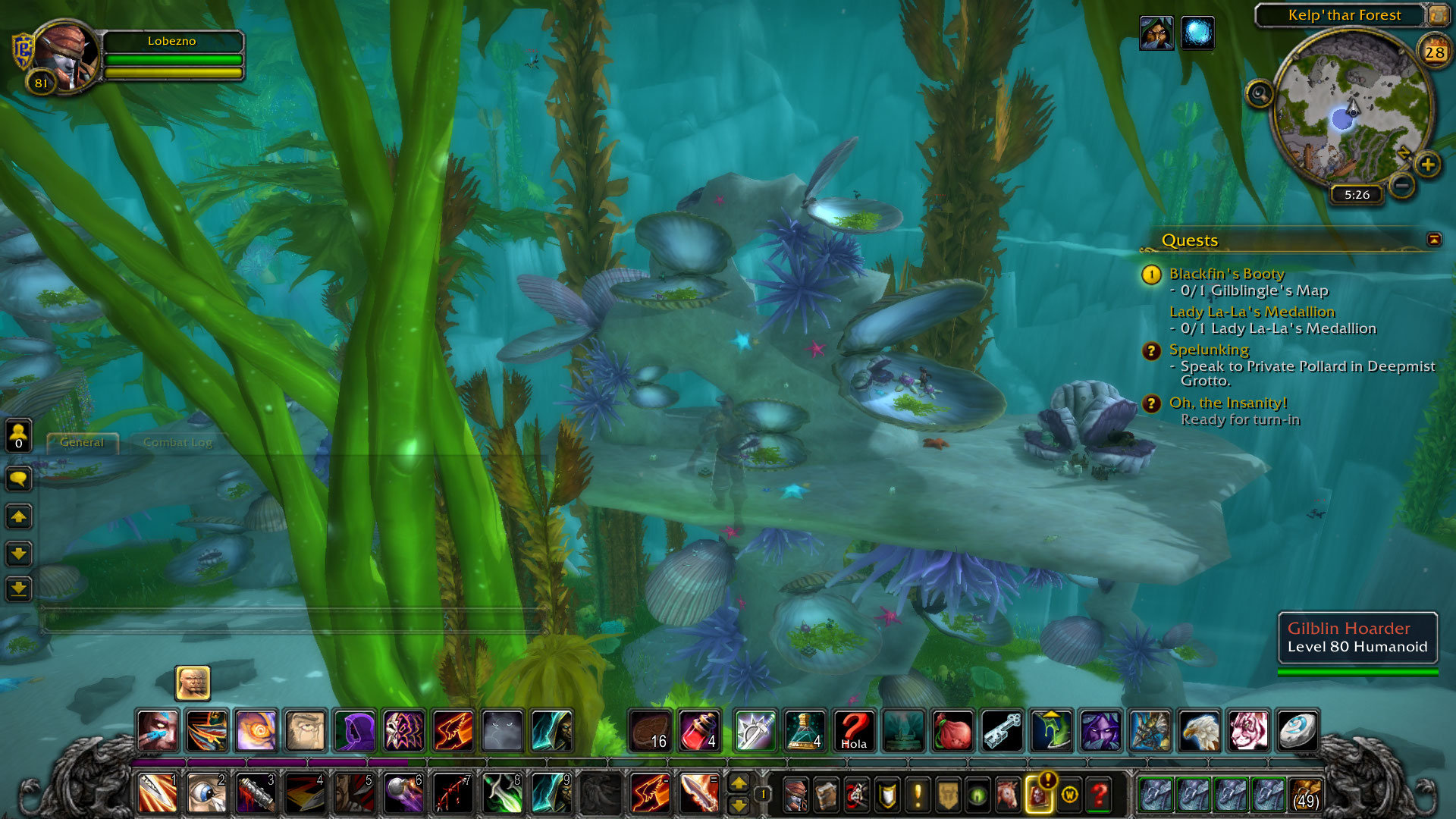Use the red health potion slot

[x=699, y=731]
